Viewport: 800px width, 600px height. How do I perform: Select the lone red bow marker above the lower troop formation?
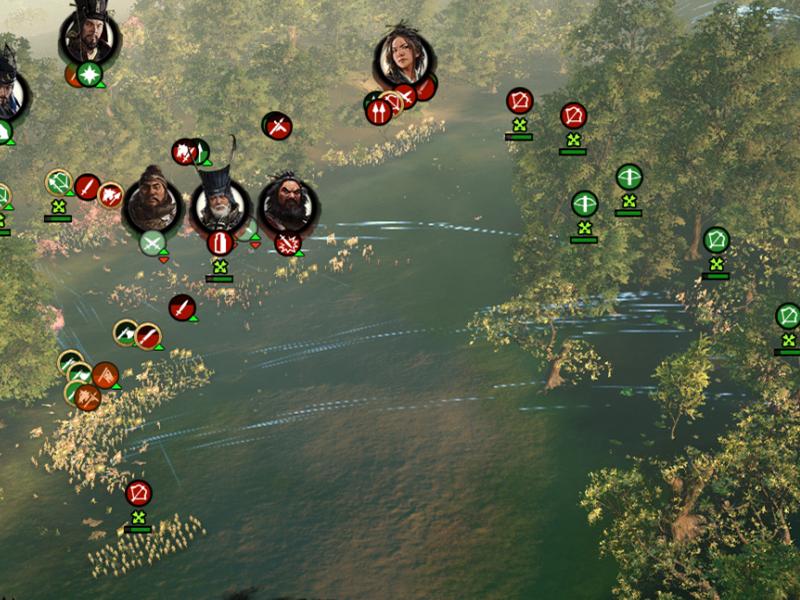[138, 493]
